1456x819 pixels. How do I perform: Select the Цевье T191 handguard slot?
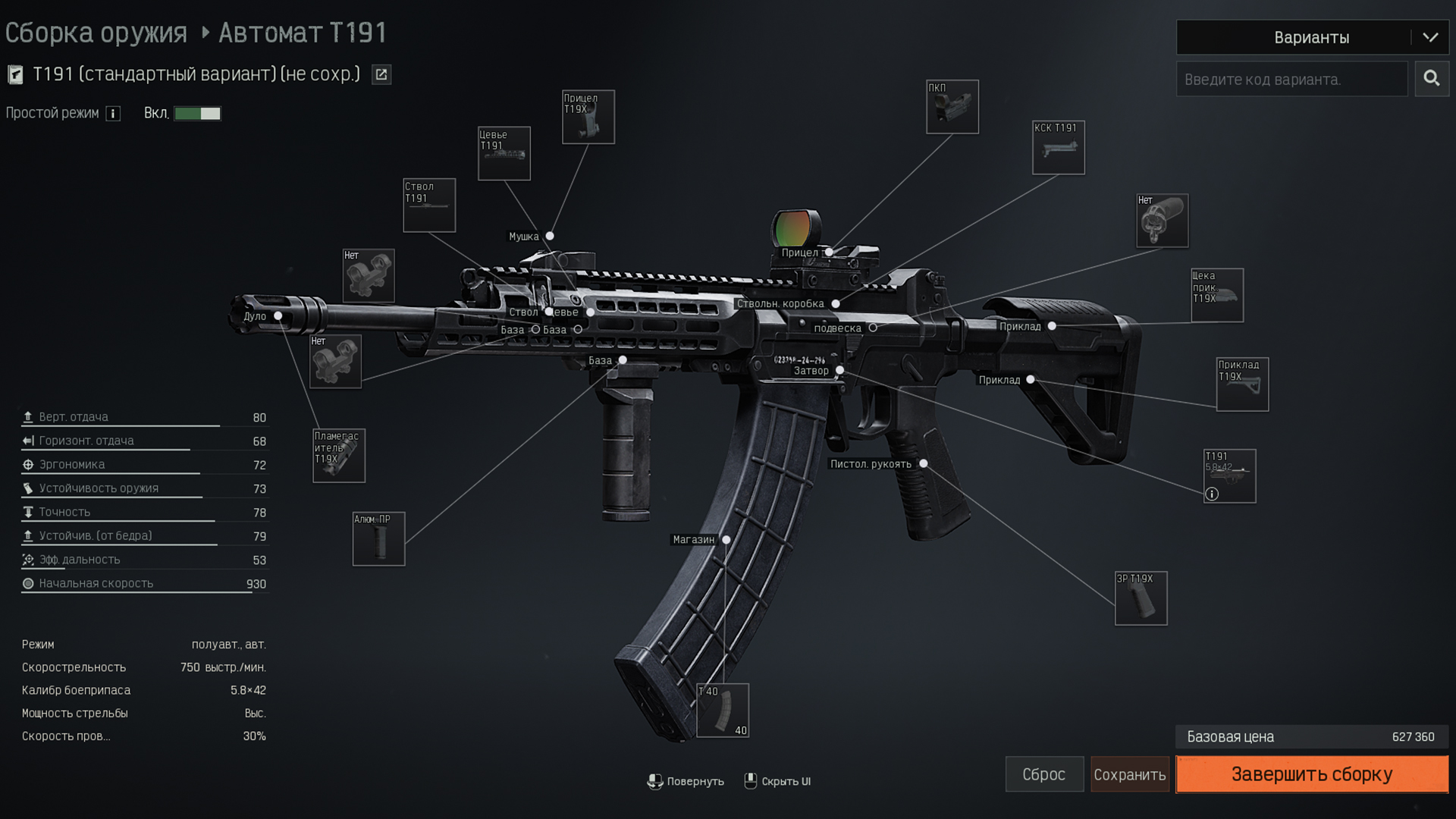tap(504, 153)
